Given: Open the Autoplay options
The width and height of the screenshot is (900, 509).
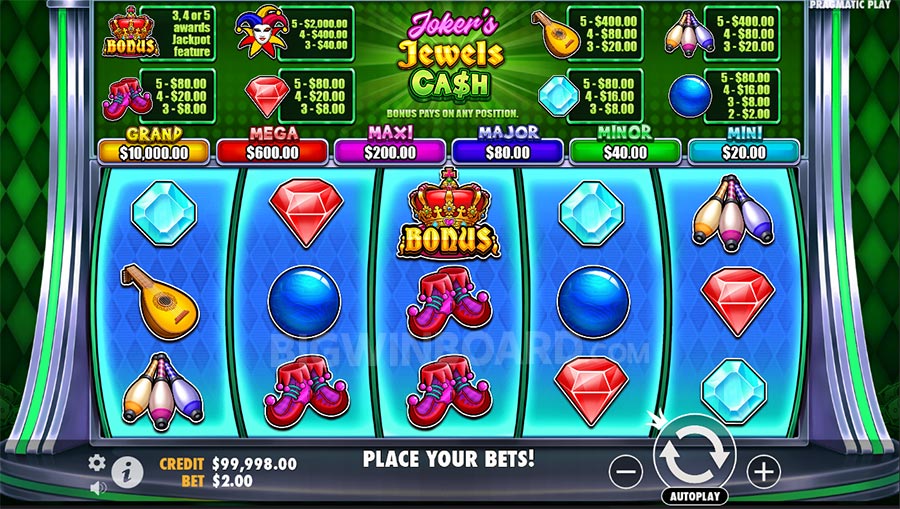Looking at the screenshot, I should pos(694,496).
